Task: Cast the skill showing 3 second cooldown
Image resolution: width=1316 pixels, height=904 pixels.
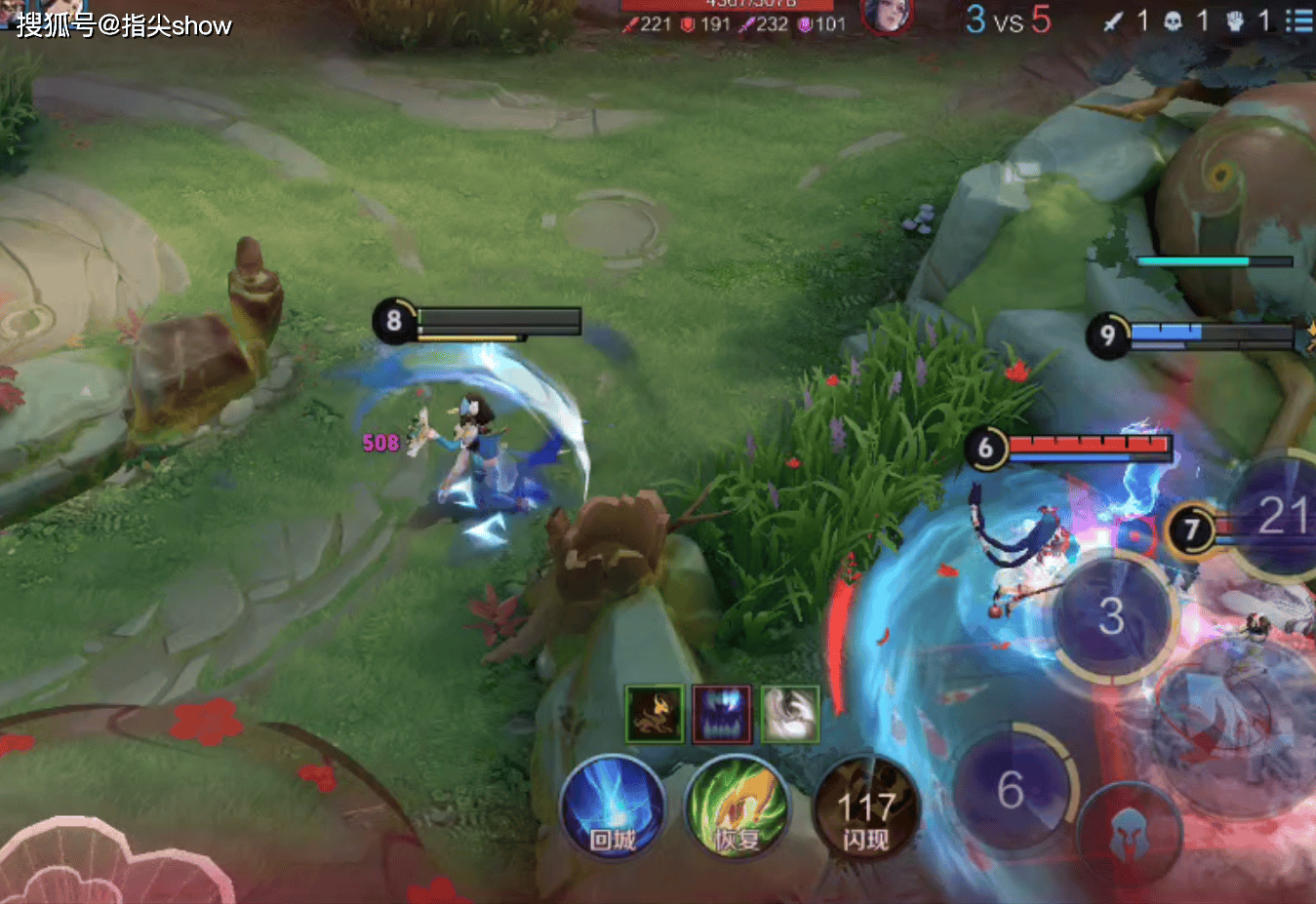Action: click(x=1112, y=616)
